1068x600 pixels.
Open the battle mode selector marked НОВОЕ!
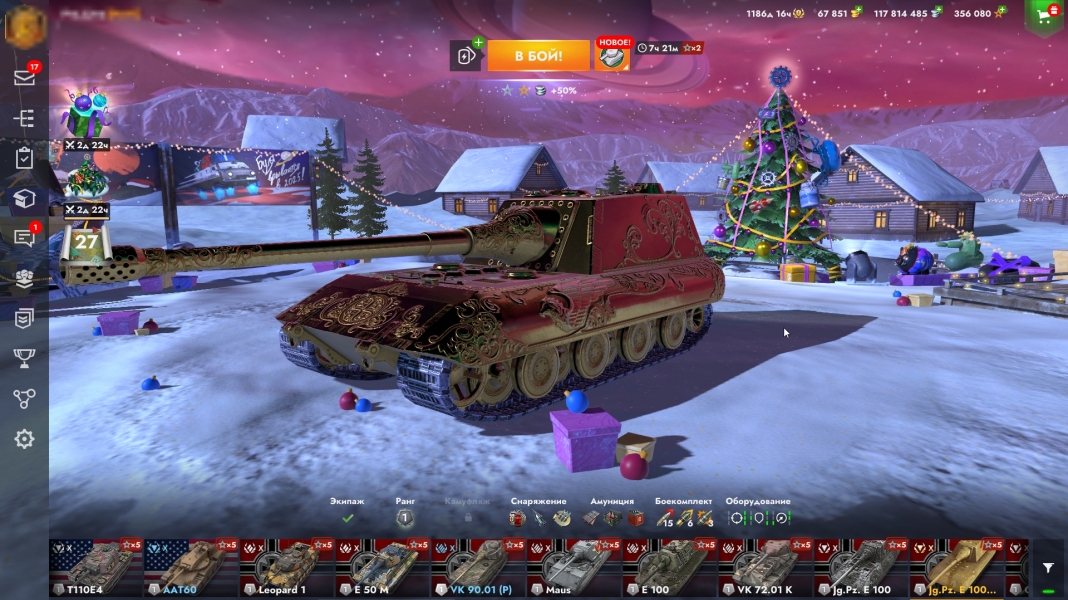[613, 56]
